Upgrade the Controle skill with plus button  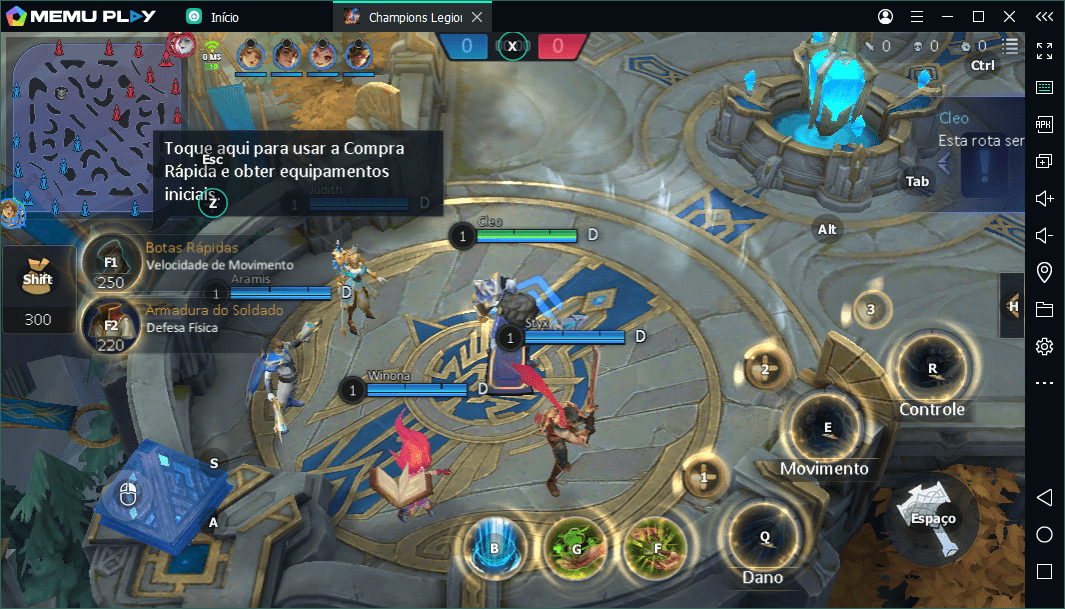(871, 309)
